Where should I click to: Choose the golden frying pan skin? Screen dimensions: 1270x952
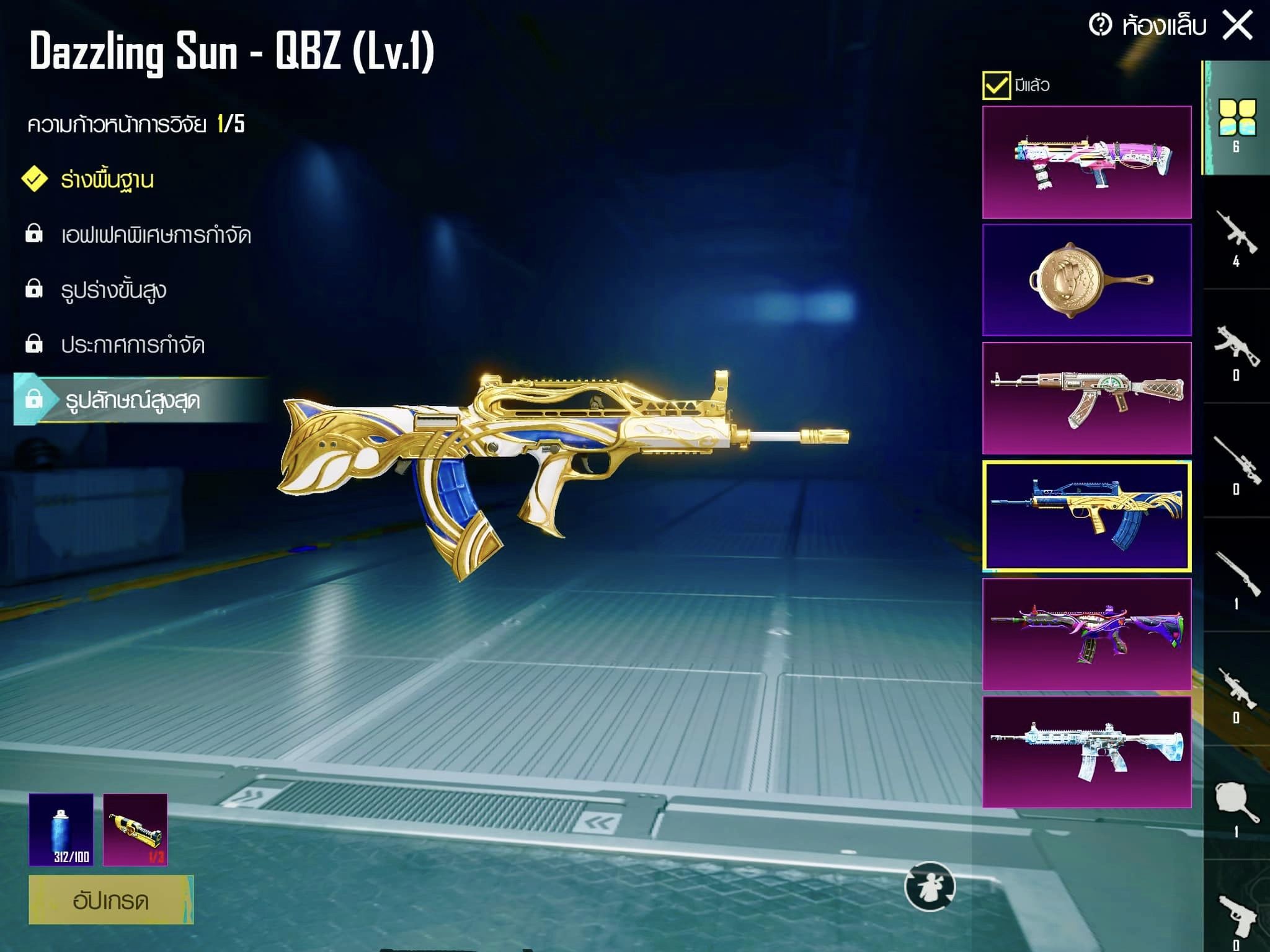(x=1086, y=280)
